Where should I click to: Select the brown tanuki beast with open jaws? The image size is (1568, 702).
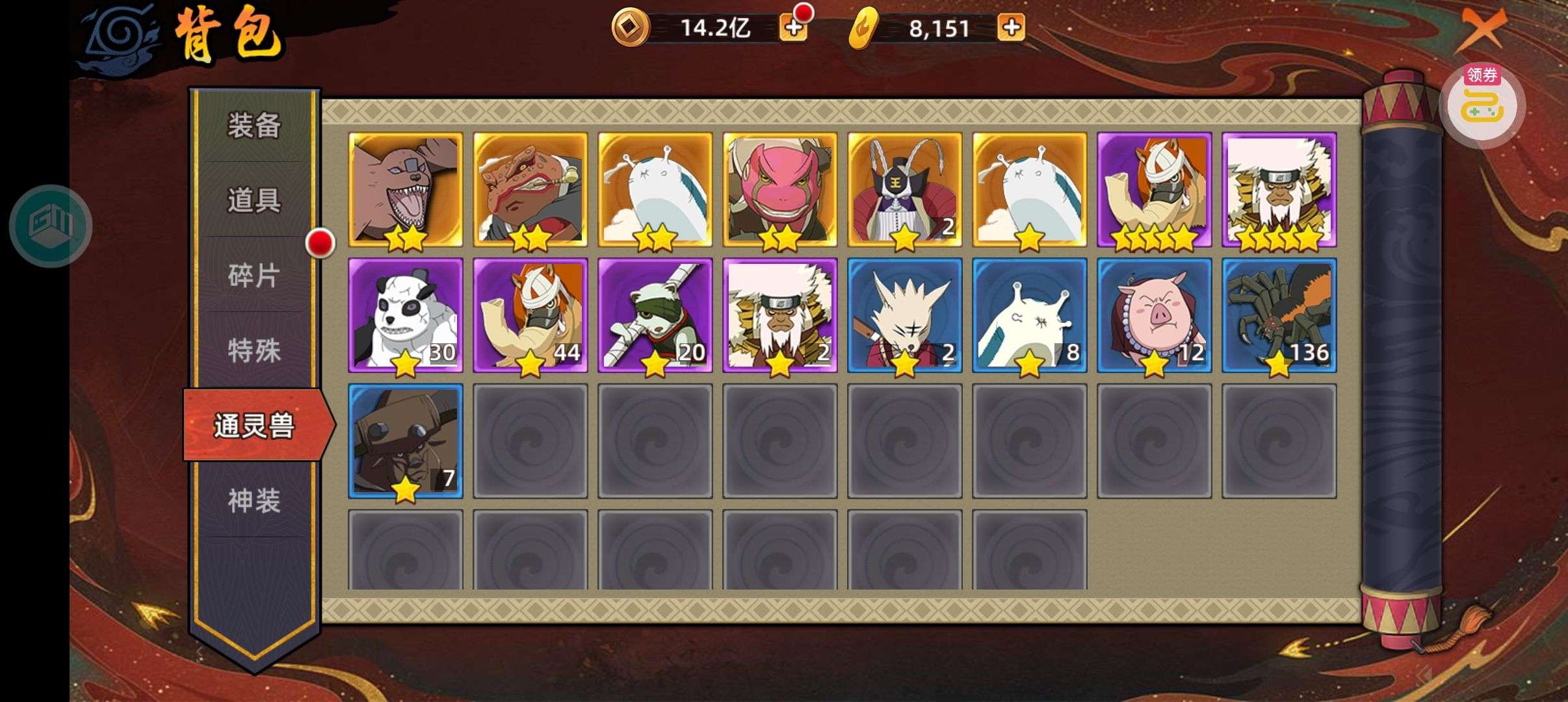pyautogui.click(x=406, y=189)
